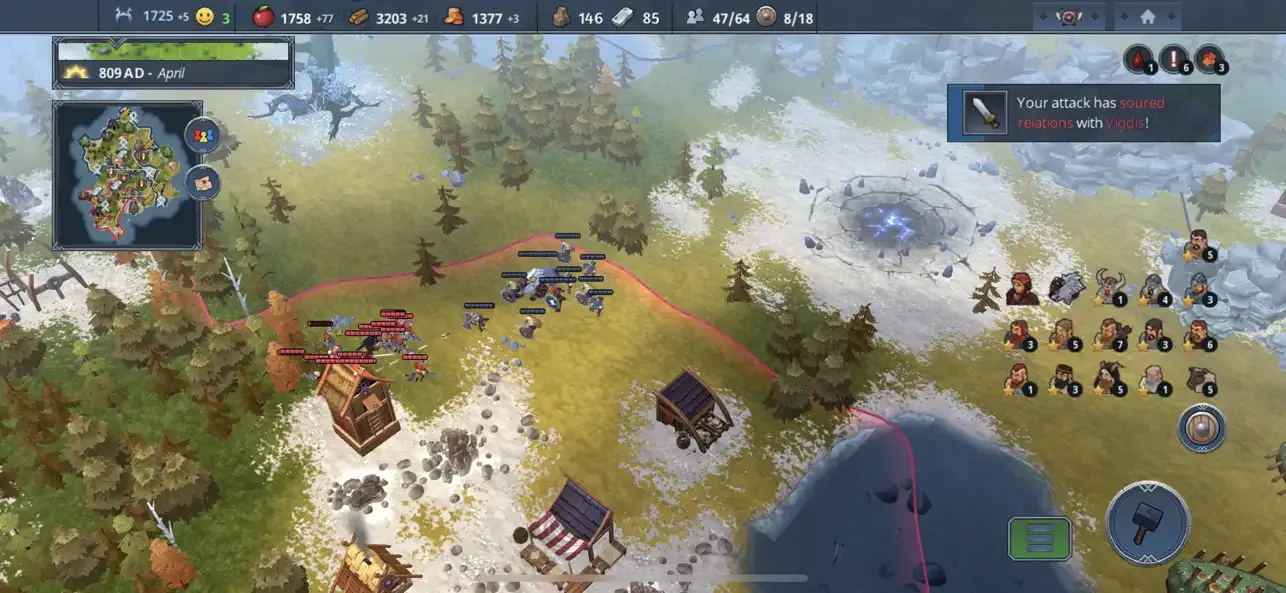Open the clan emblem button in top bar

coord(1069,17)
